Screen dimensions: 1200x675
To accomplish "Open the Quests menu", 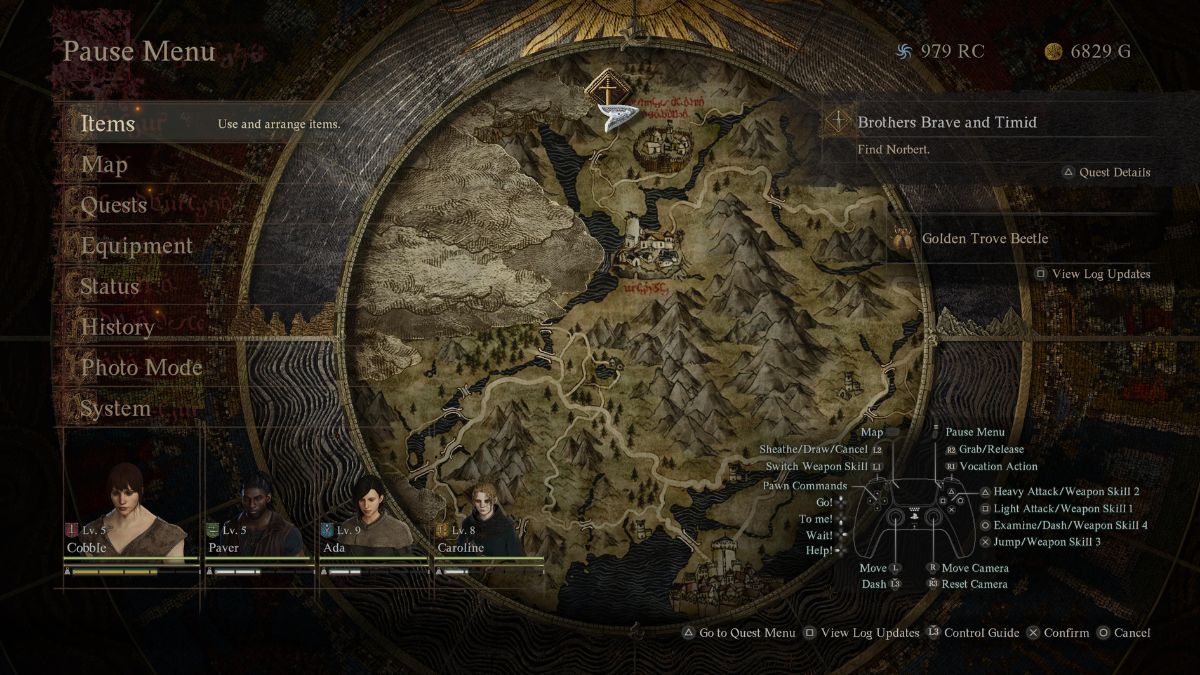I will click(x=114, y=205).
